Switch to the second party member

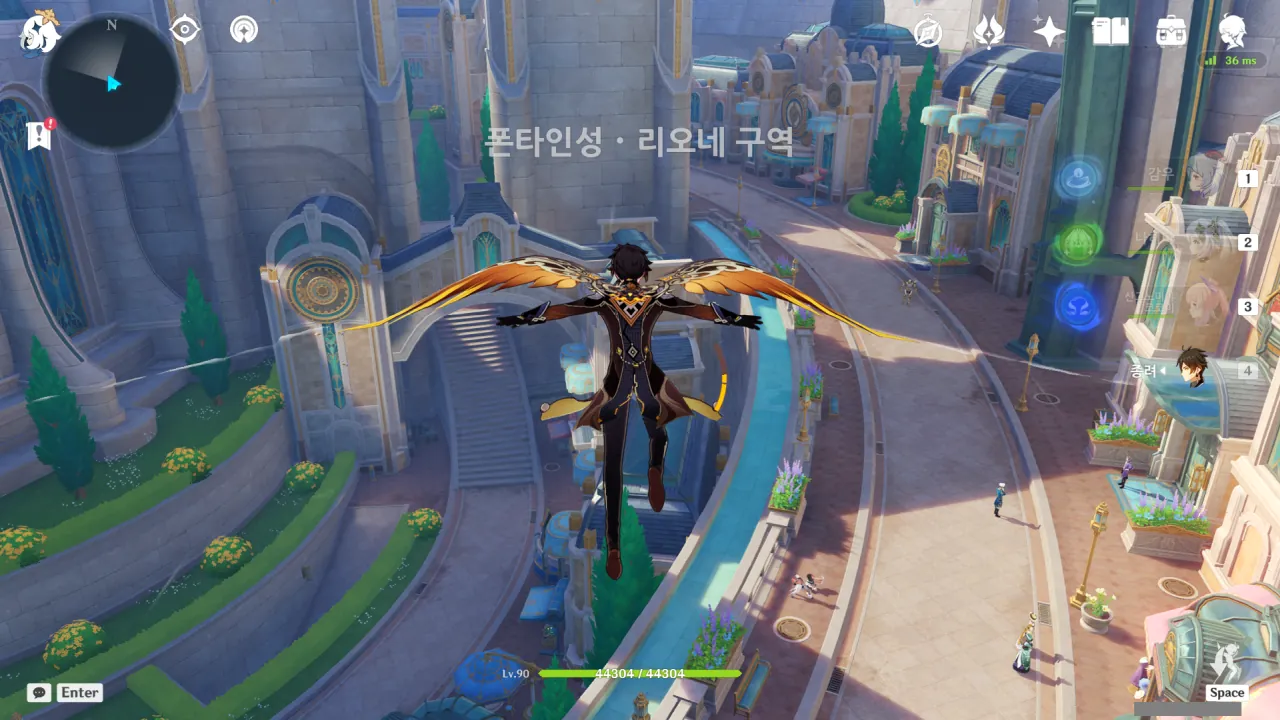pos(1203,242)
